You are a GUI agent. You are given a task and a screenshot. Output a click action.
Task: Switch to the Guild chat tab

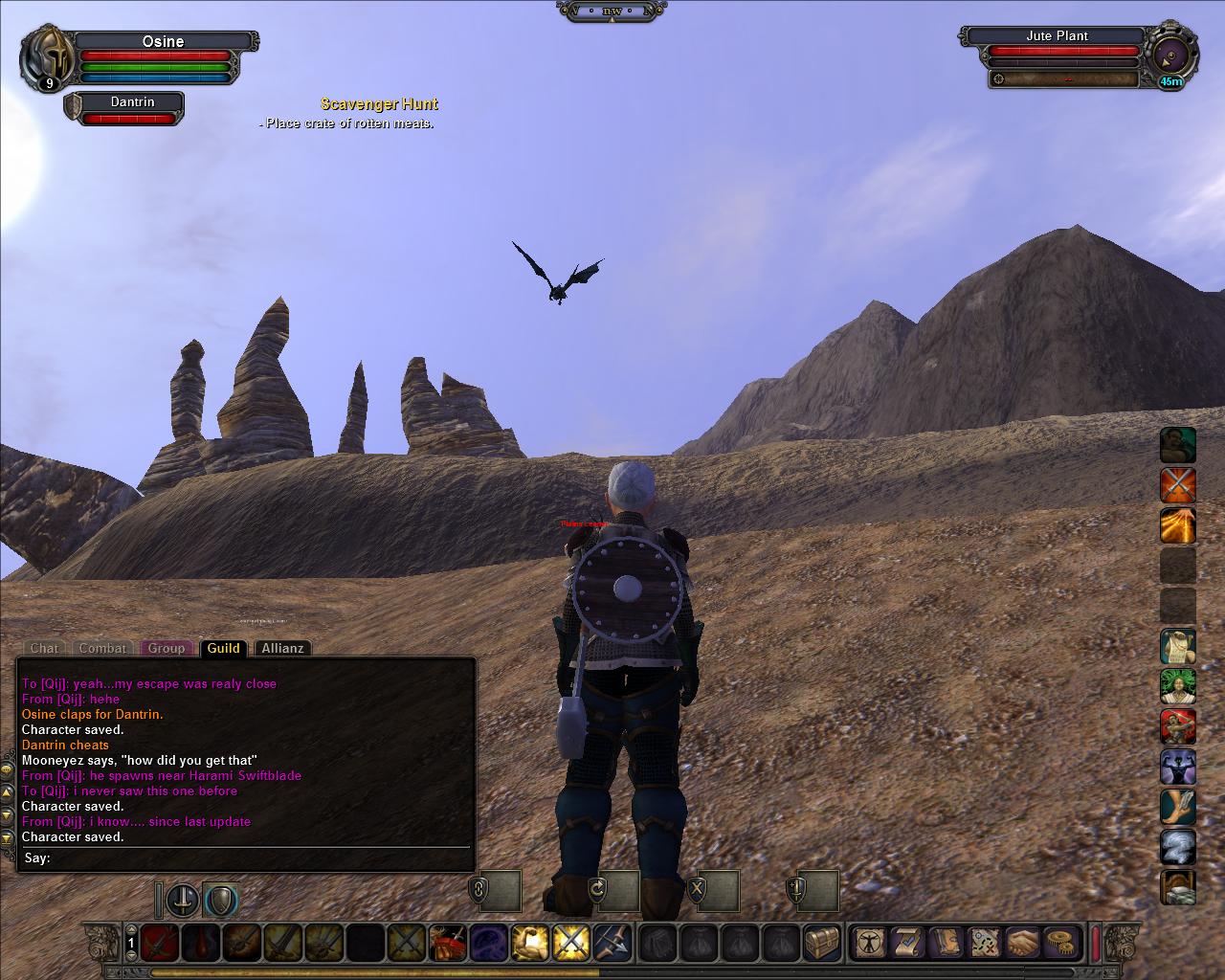pos(223,648)
